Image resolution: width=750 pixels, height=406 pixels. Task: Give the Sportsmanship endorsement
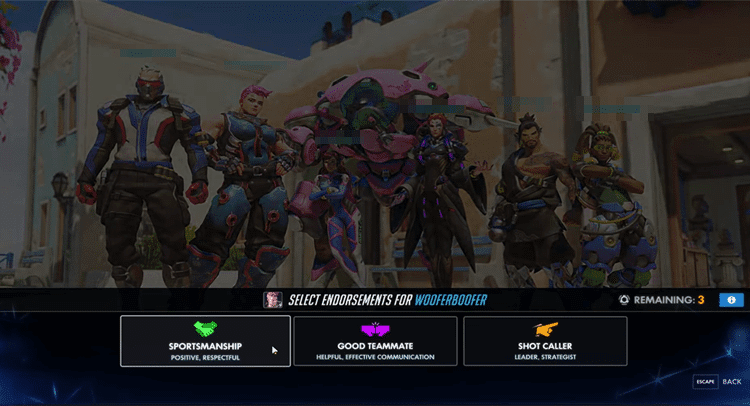coord(205,341)
